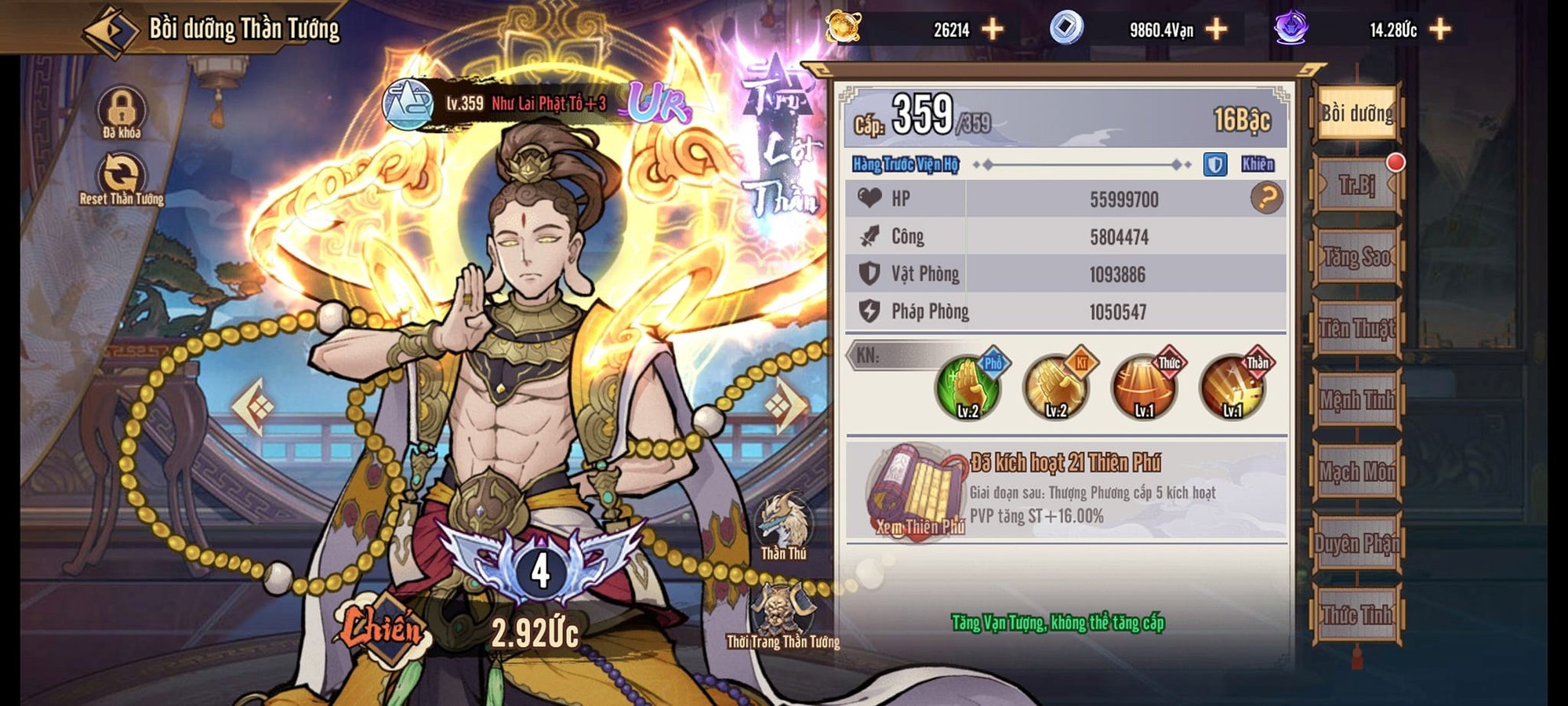Go back using the arrow button
1568x706 pixels.
click(111, 31)
